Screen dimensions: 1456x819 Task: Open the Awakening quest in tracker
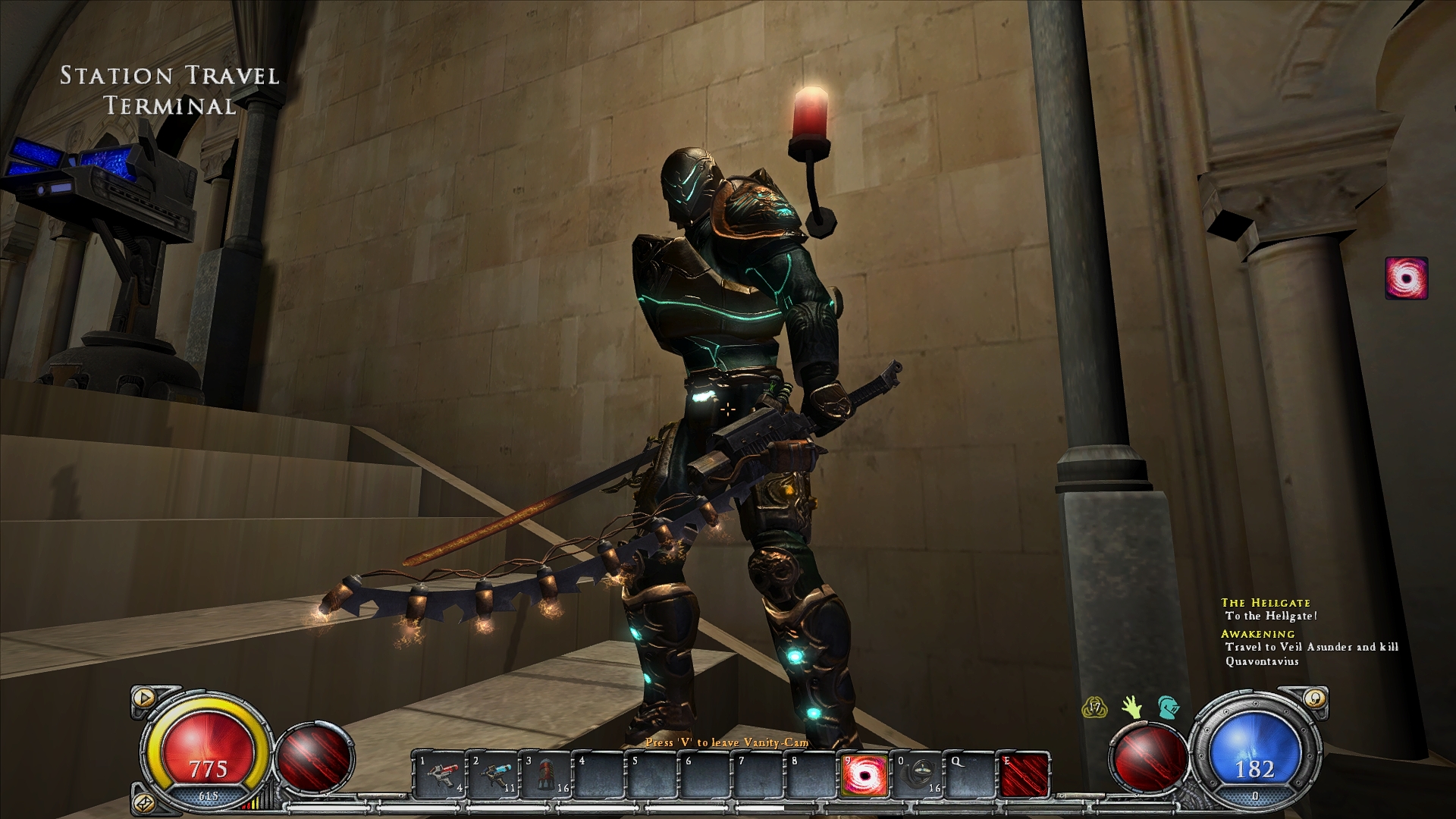(x=1257, y=634)
